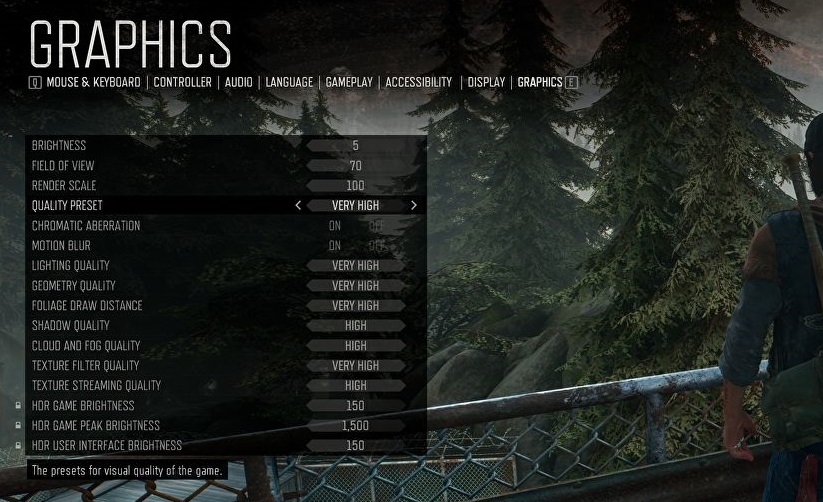Viewport: 823px width, 502px height.
Task: Choose the Field of View setting
Action: click(x=225, y=166)
